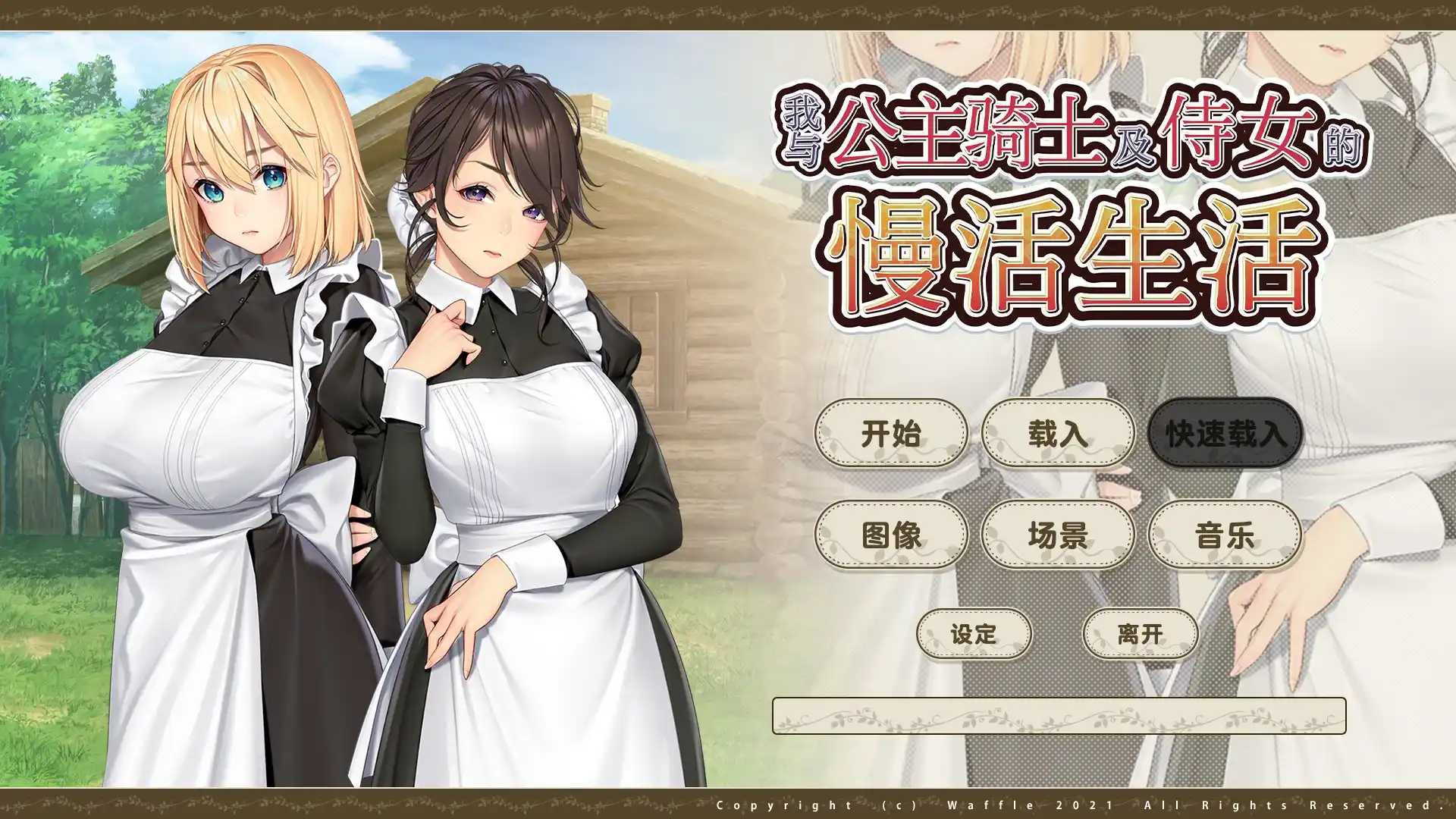The image size is (1456, 819).
Task: Open the 场景 scene replay menu
Action: coord(1059,535)
